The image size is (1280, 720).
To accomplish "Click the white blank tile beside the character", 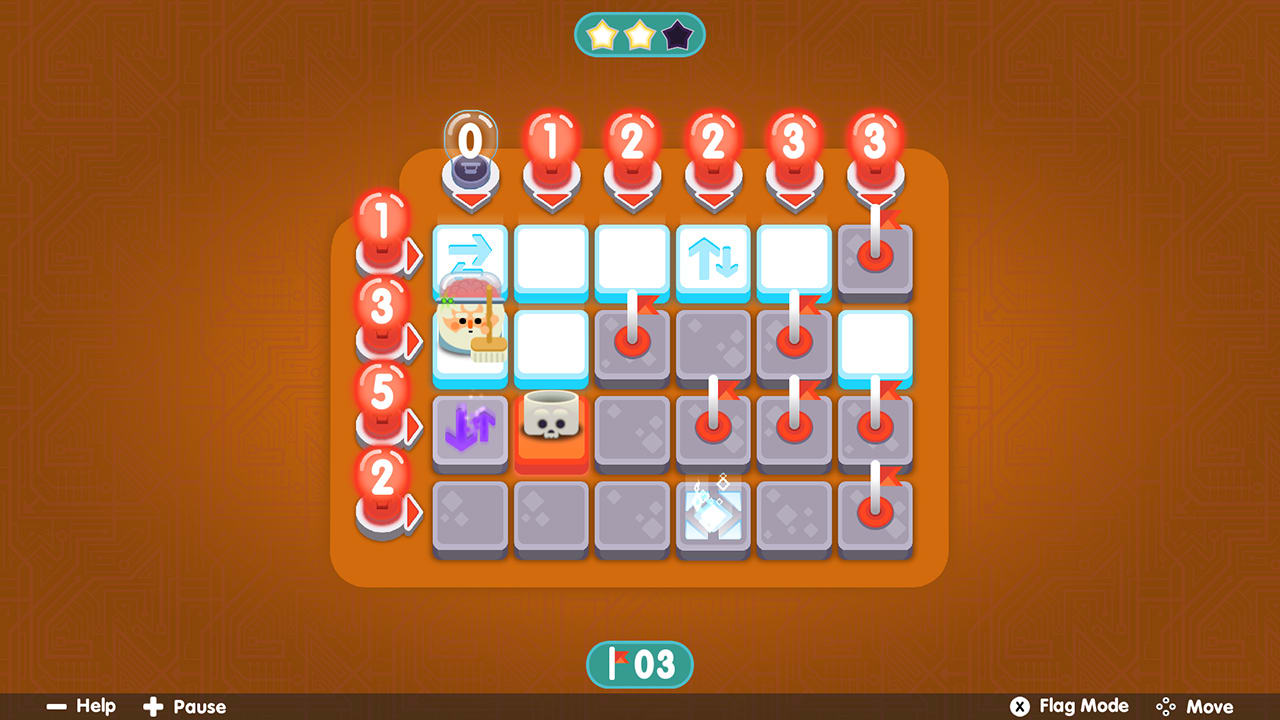I will pyautogui.click(x=551, y=343).
